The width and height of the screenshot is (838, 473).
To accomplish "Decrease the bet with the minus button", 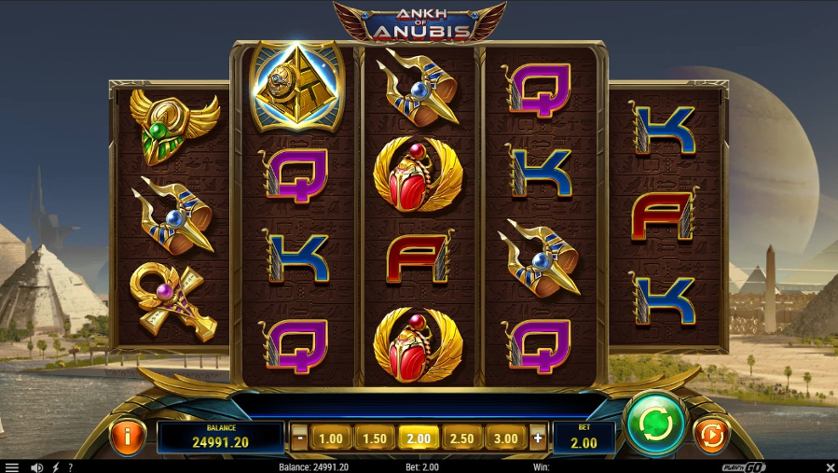I will pos(300,437).
